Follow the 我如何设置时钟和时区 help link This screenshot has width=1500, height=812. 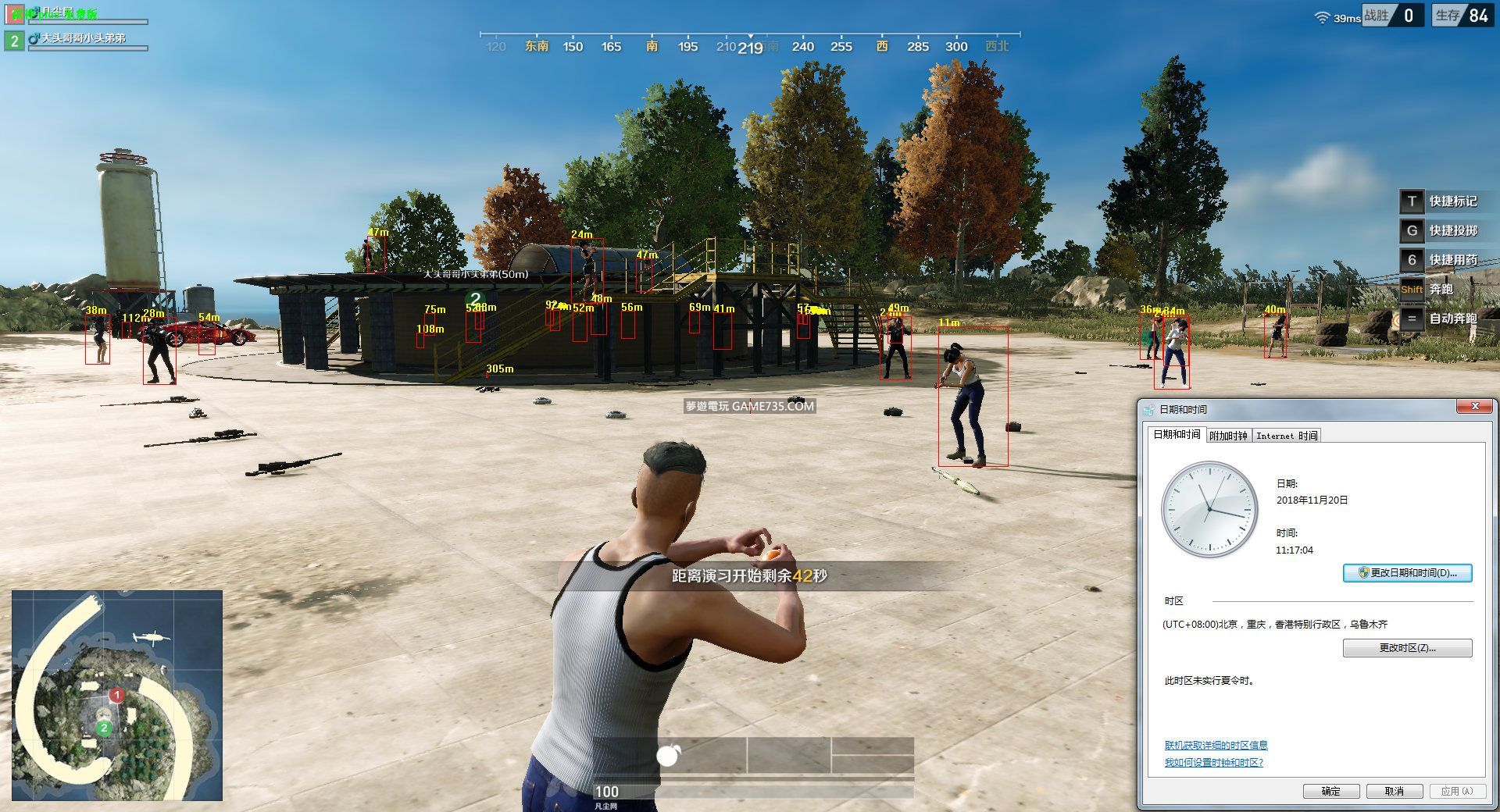tap(1213, 763)
